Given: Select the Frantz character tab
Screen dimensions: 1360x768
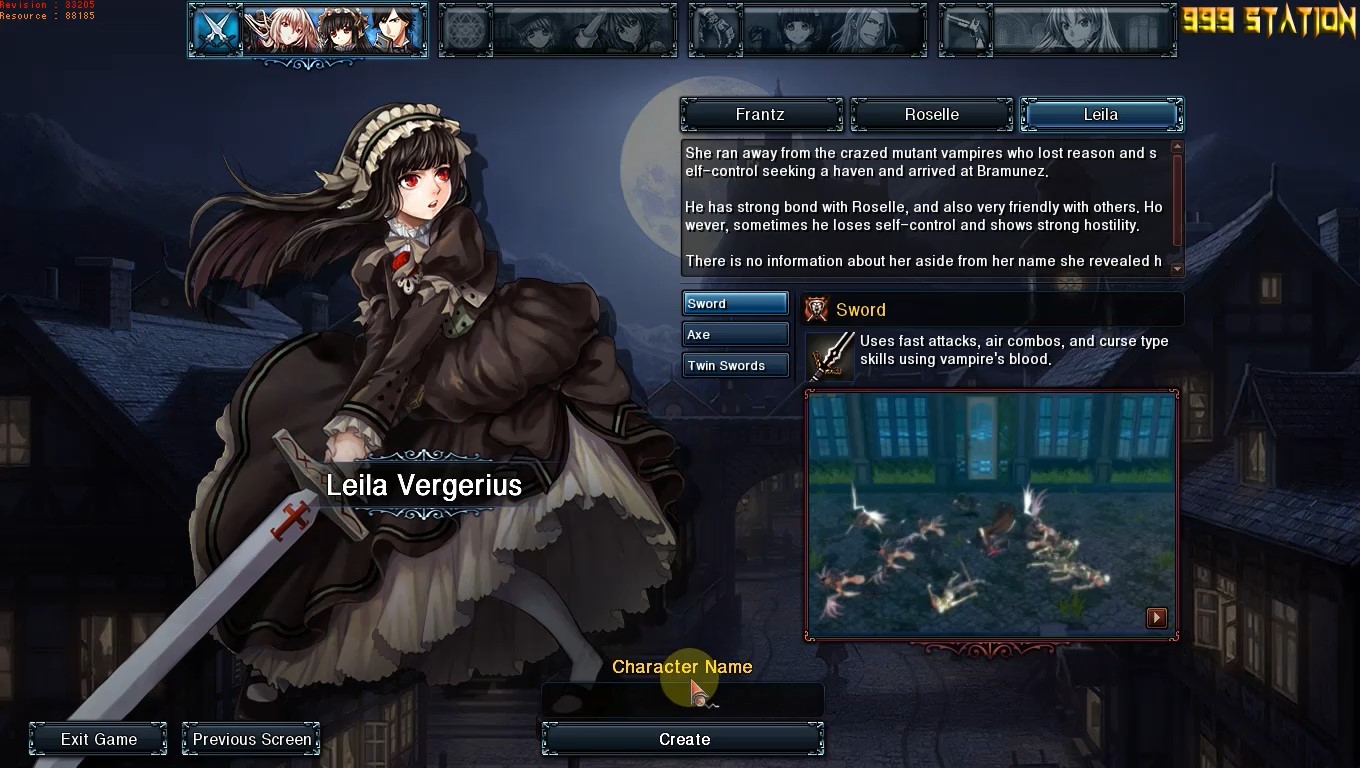Looking at the screenshot, I should coord(761,115).
